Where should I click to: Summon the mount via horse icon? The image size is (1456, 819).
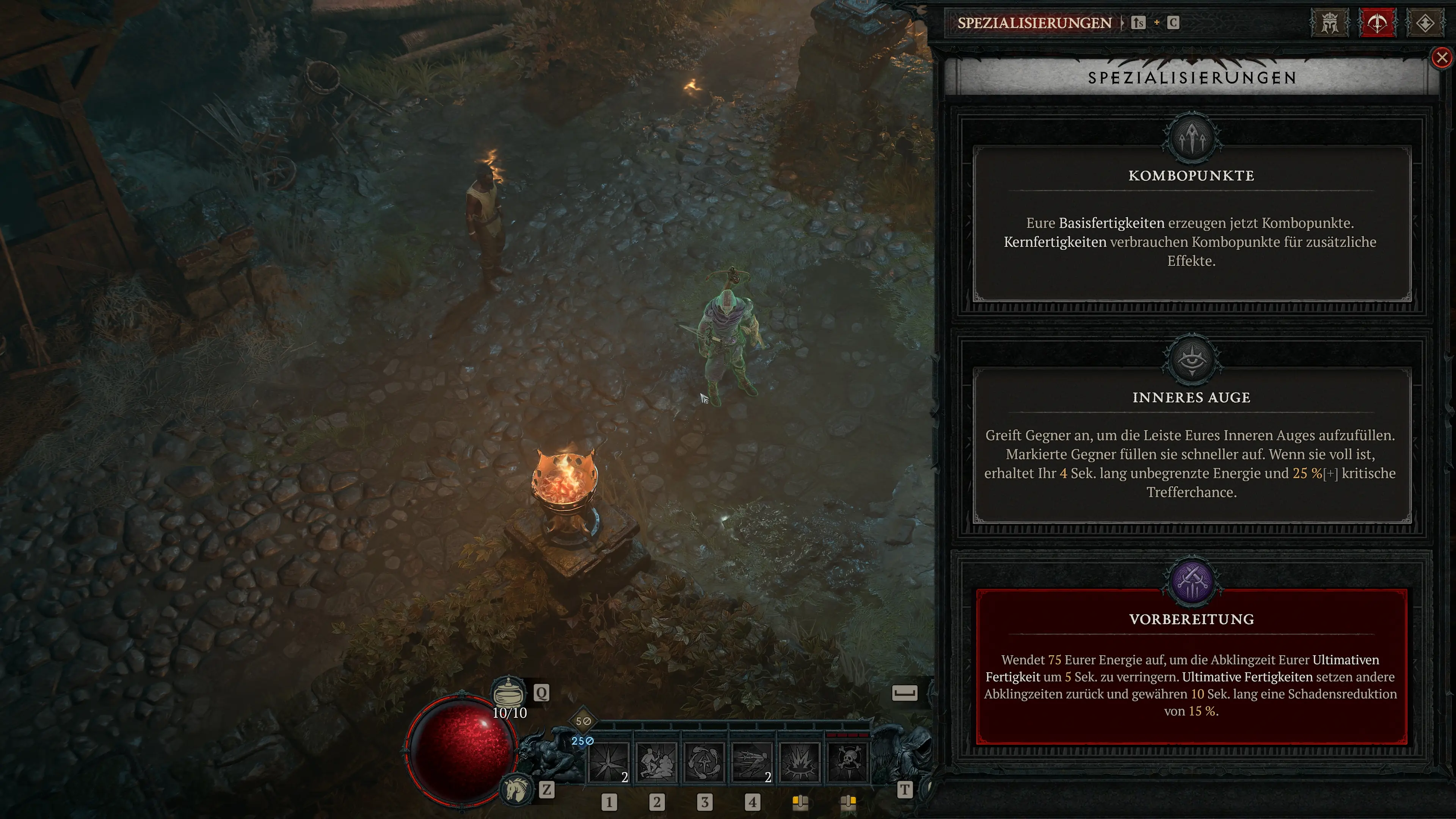(516, 789)
